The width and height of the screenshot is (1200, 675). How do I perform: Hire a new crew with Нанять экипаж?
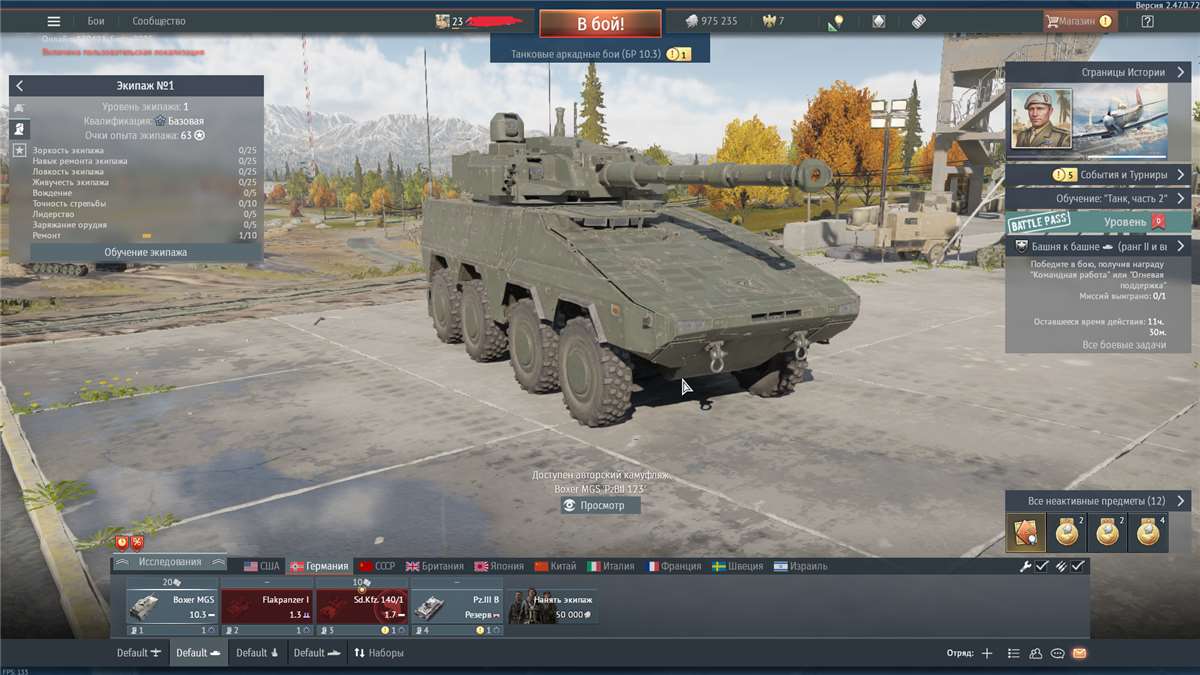(x=552, y=606)
